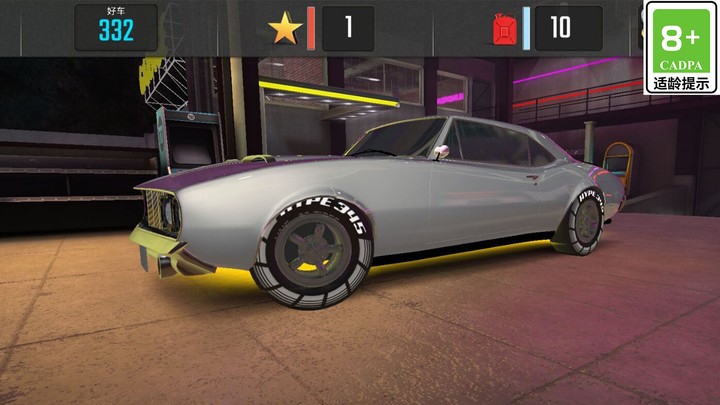Viewport: 720px width, 405px height.
Task: Select the gold star icon
Action: click(x=285, y=28)
